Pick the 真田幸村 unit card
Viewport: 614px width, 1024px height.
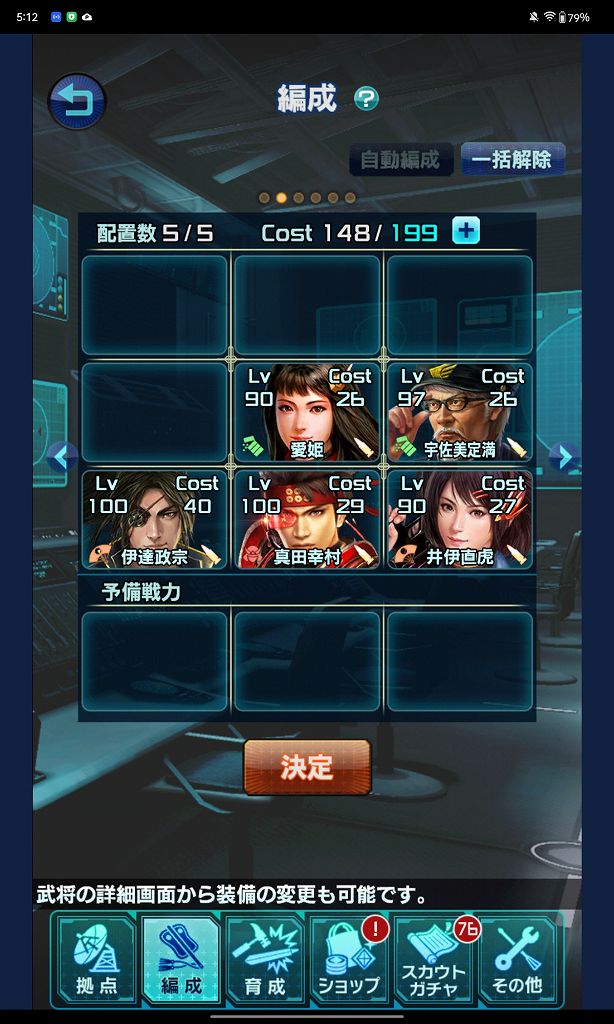(x=307, y=519)
